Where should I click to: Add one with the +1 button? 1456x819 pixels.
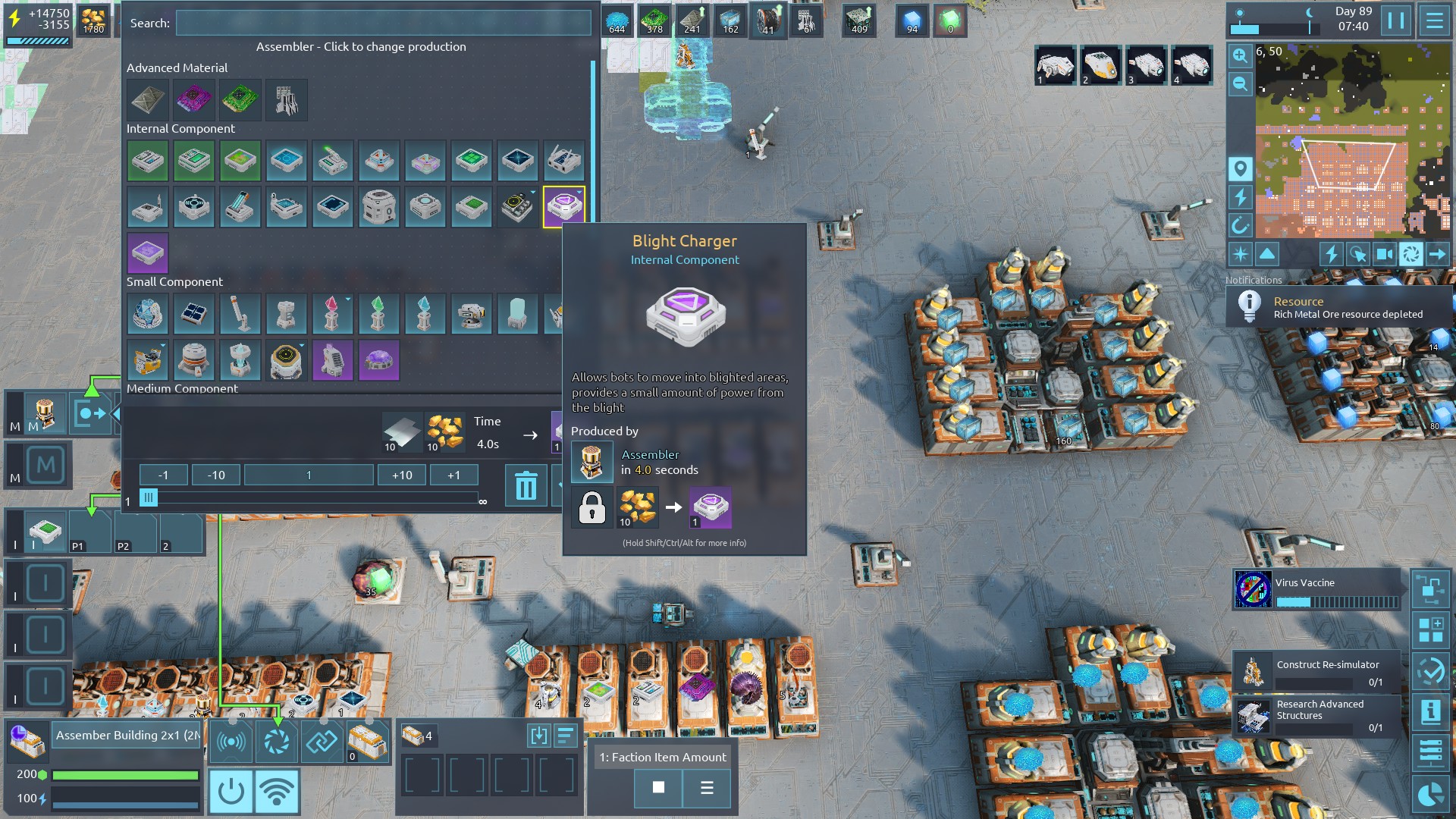tap(453, 475)
